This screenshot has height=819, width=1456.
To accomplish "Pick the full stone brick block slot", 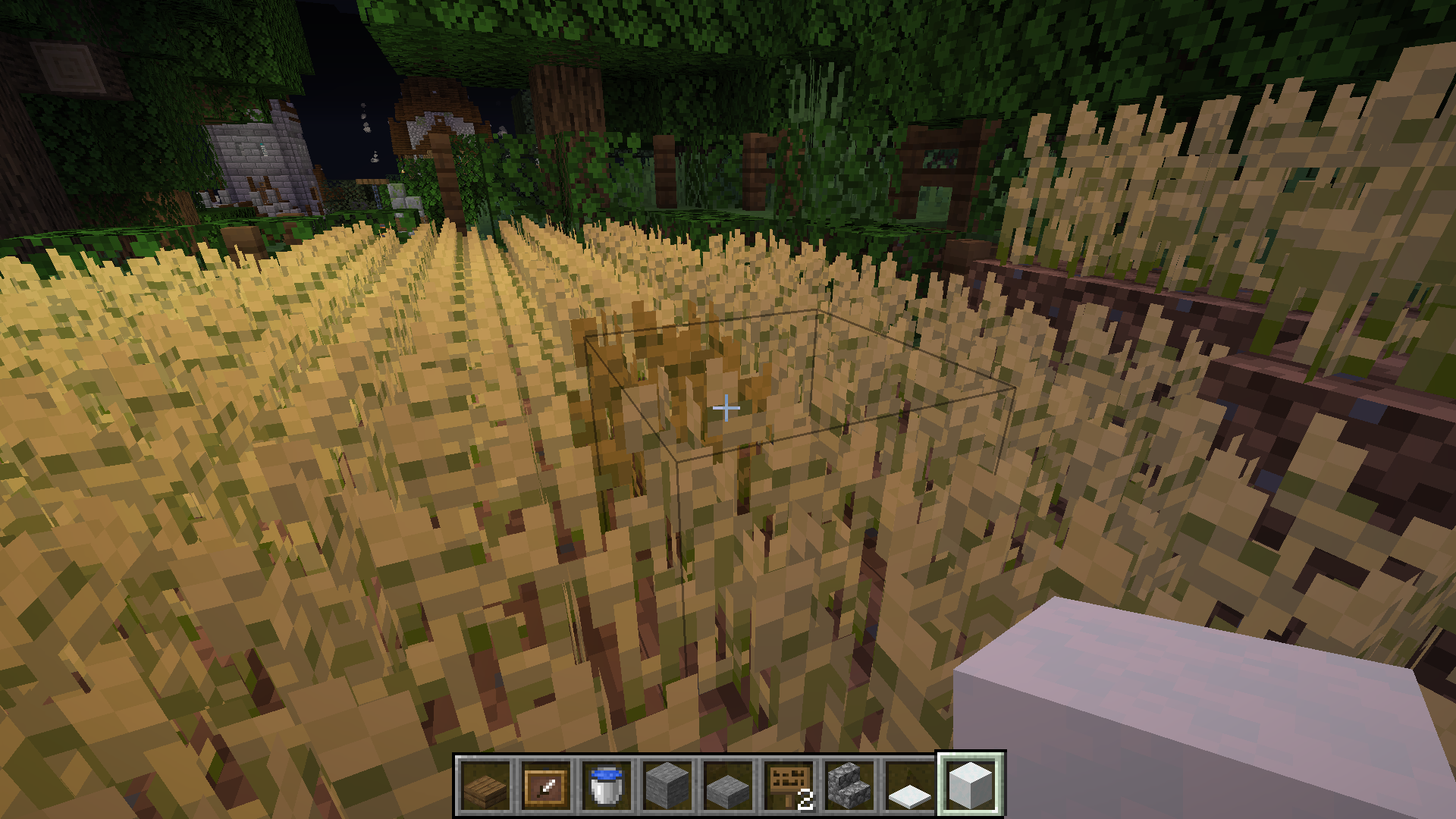I will pos(667,786).
